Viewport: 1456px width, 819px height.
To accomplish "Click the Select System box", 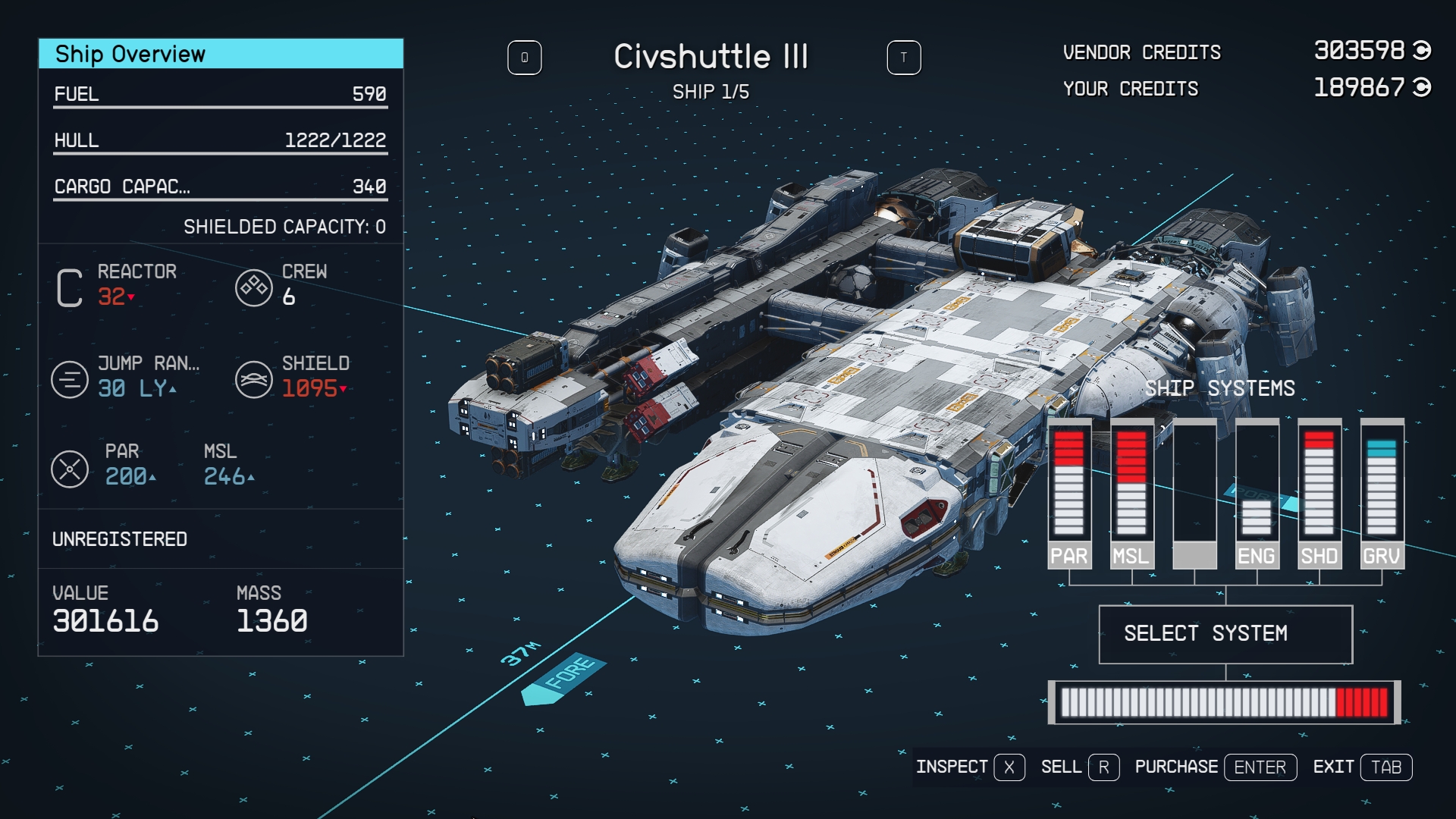I will [x=1225, y=634].
